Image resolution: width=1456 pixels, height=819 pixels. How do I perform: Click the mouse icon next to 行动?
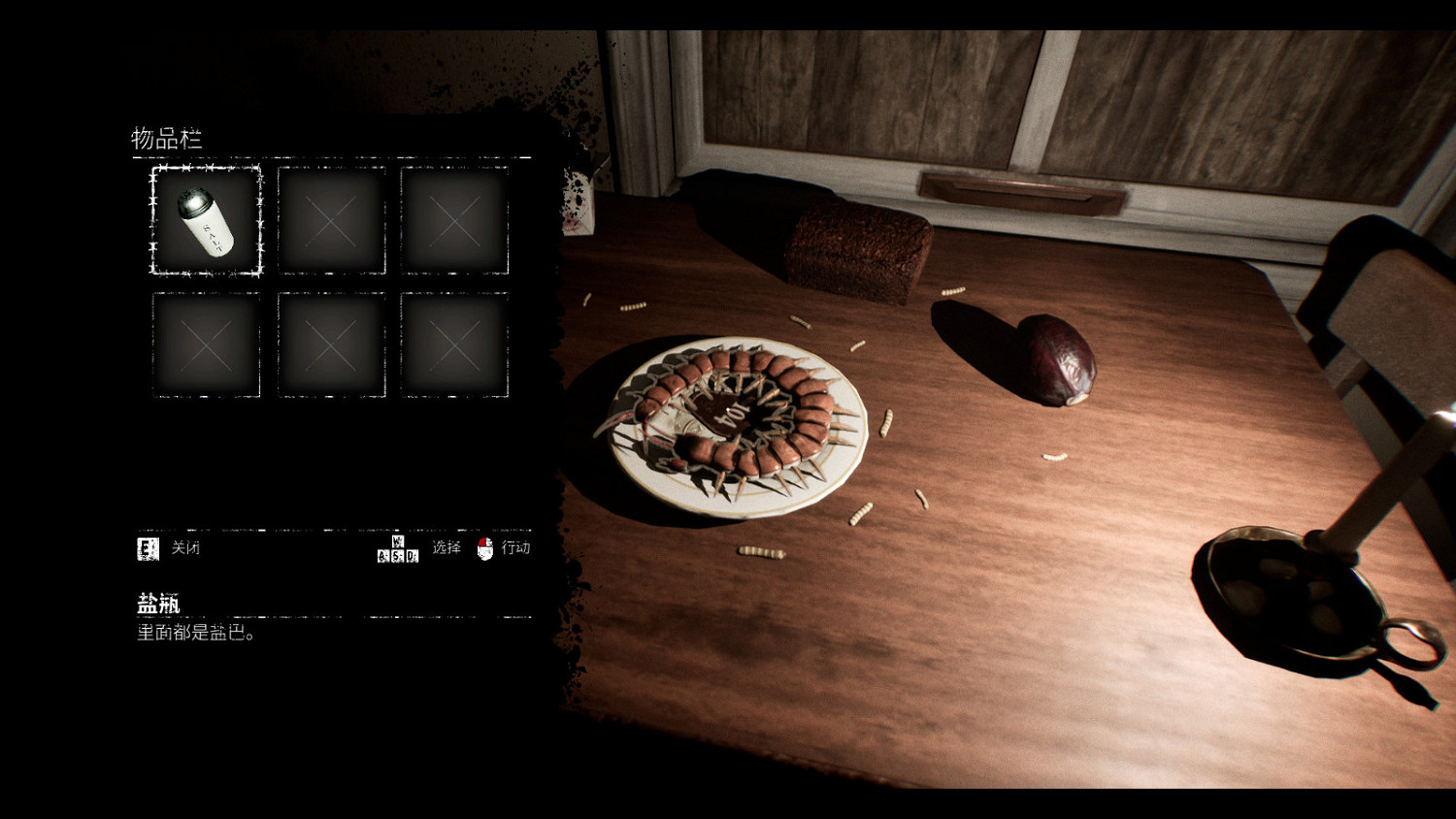click(484, 548)
